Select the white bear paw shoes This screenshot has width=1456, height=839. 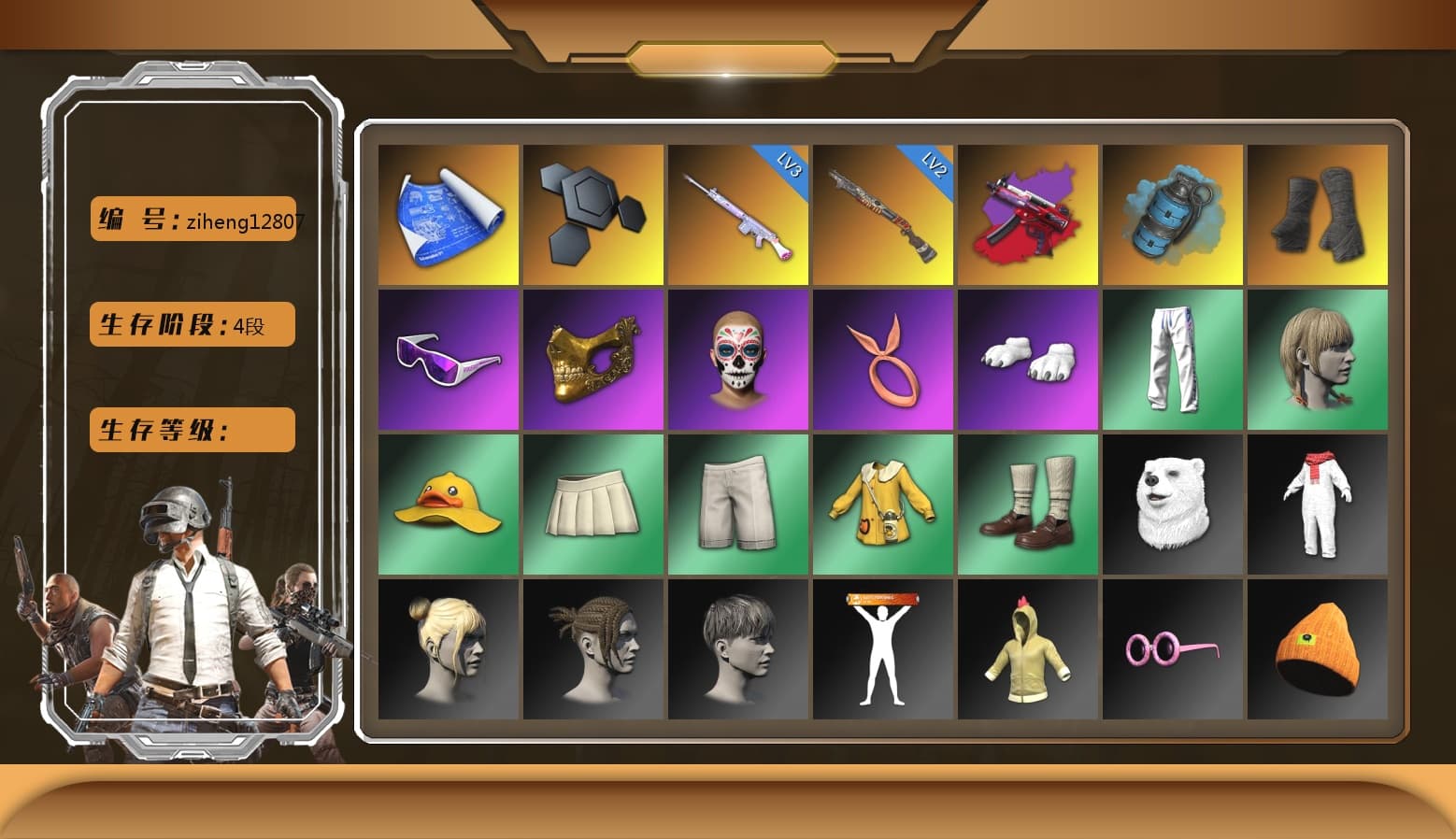click(x=1029, y=360)
